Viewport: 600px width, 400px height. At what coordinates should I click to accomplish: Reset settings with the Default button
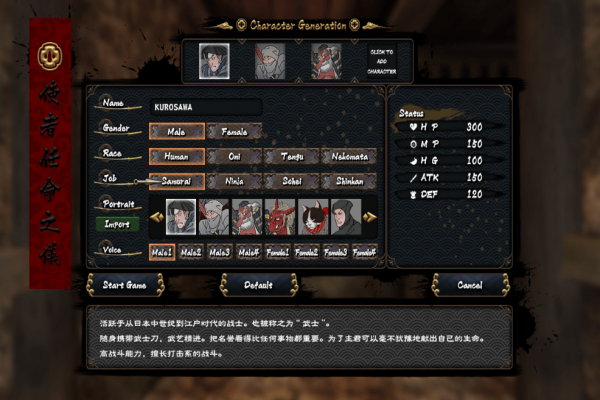tap(258, 285)
